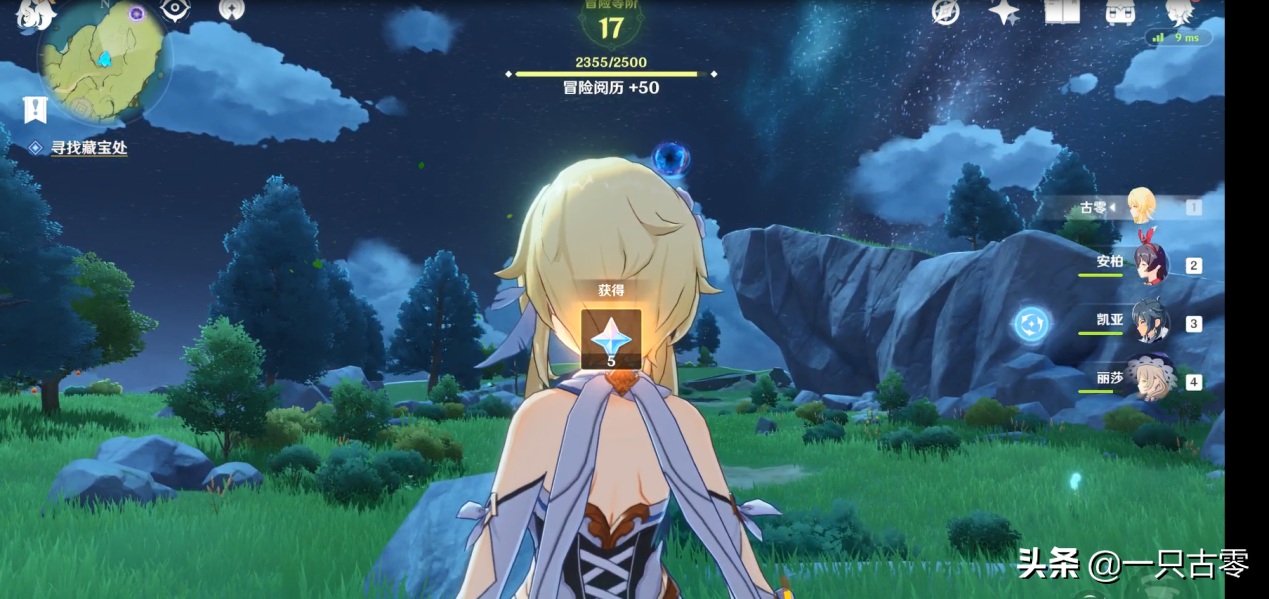Open the Adventurer Handbook book icon
The height and width of the screenshot is (599, 1269).
point(1061,12)
